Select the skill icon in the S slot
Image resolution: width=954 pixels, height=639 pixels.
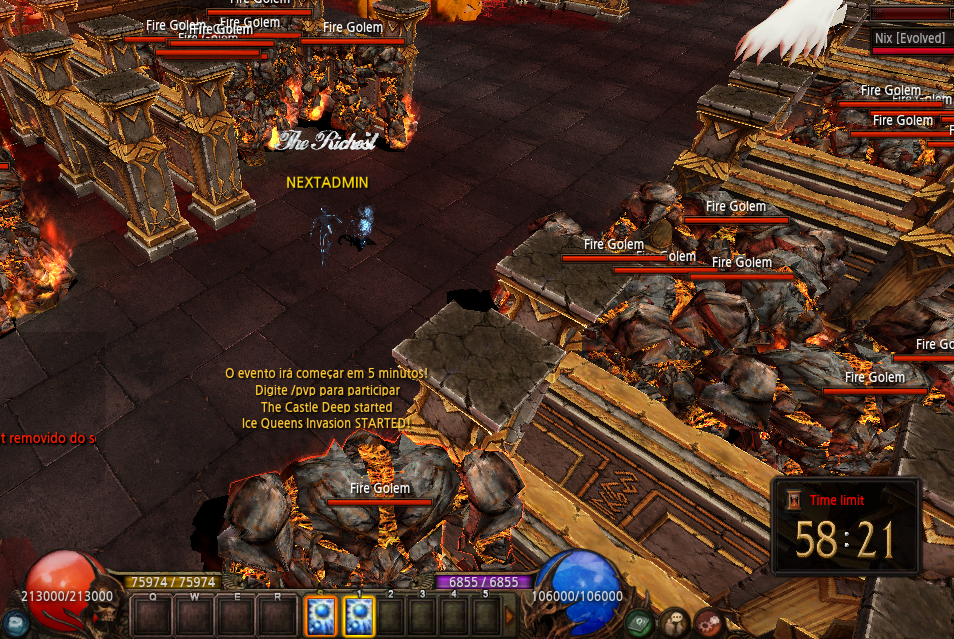(x=320, y=616)
